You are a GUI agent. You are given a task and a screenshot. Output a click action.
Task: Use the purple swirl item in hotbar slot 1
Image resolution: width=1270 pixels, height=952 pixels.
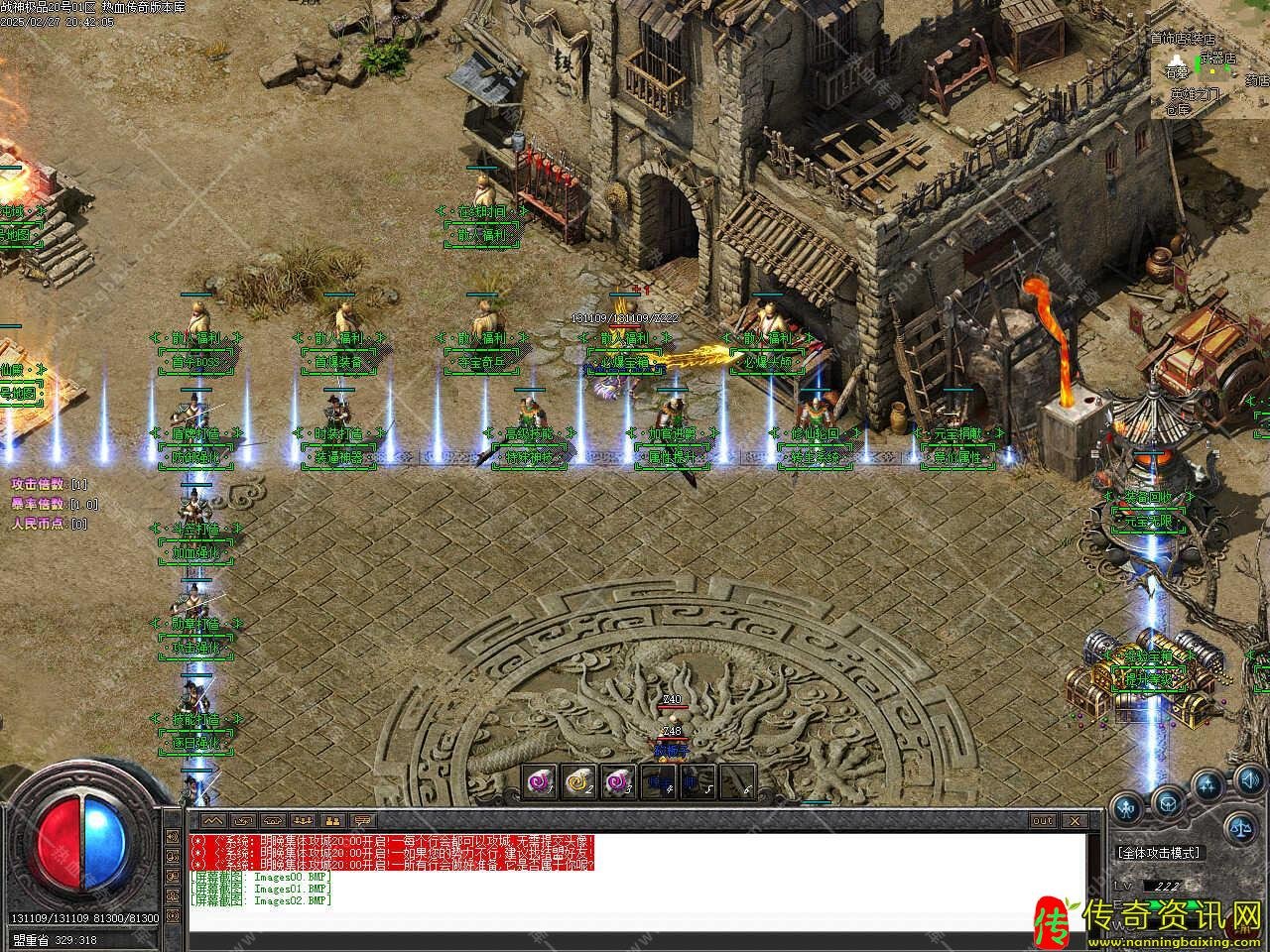coord(539,782)
